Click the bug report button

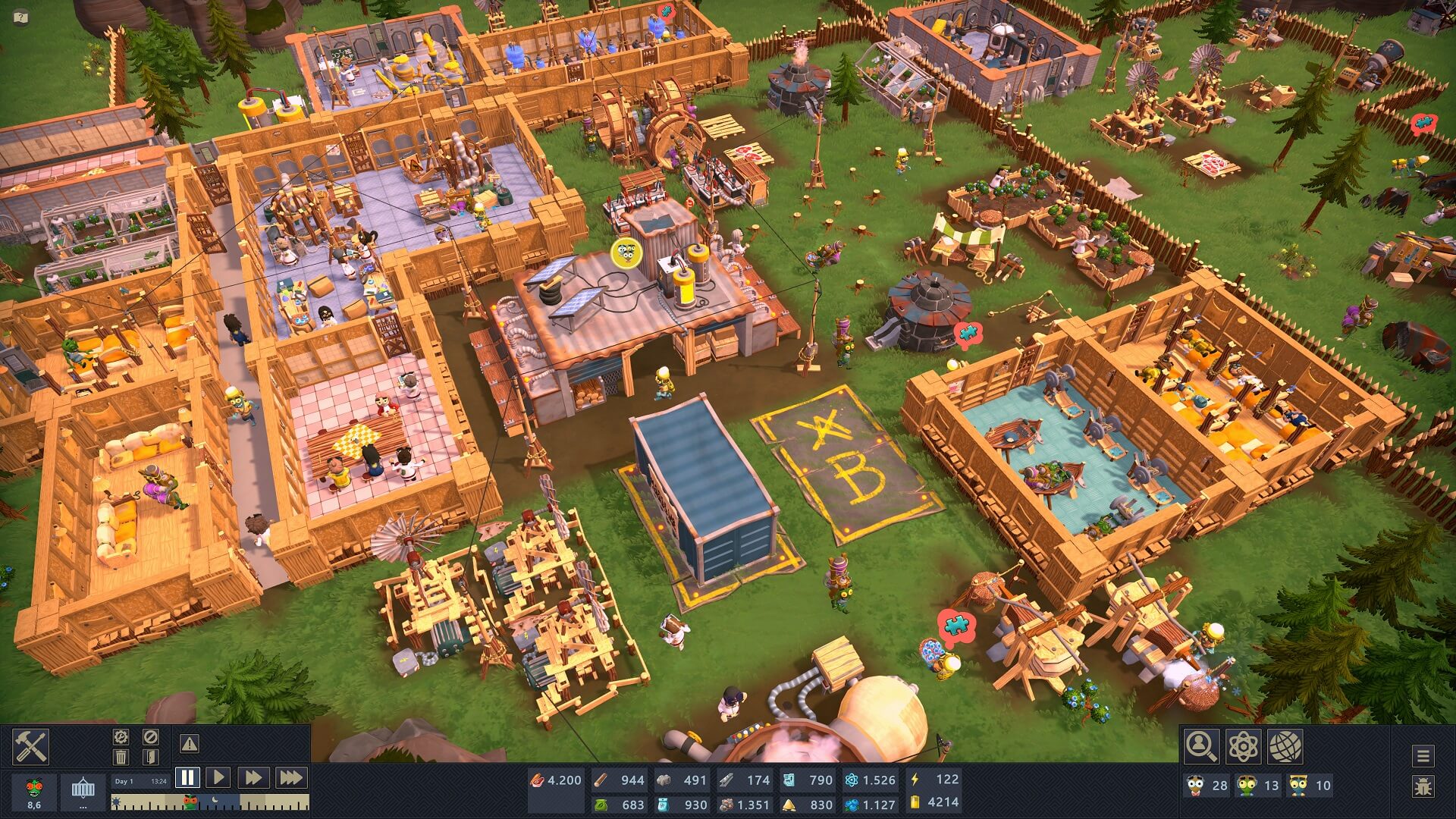click(x=1423, y=786)
